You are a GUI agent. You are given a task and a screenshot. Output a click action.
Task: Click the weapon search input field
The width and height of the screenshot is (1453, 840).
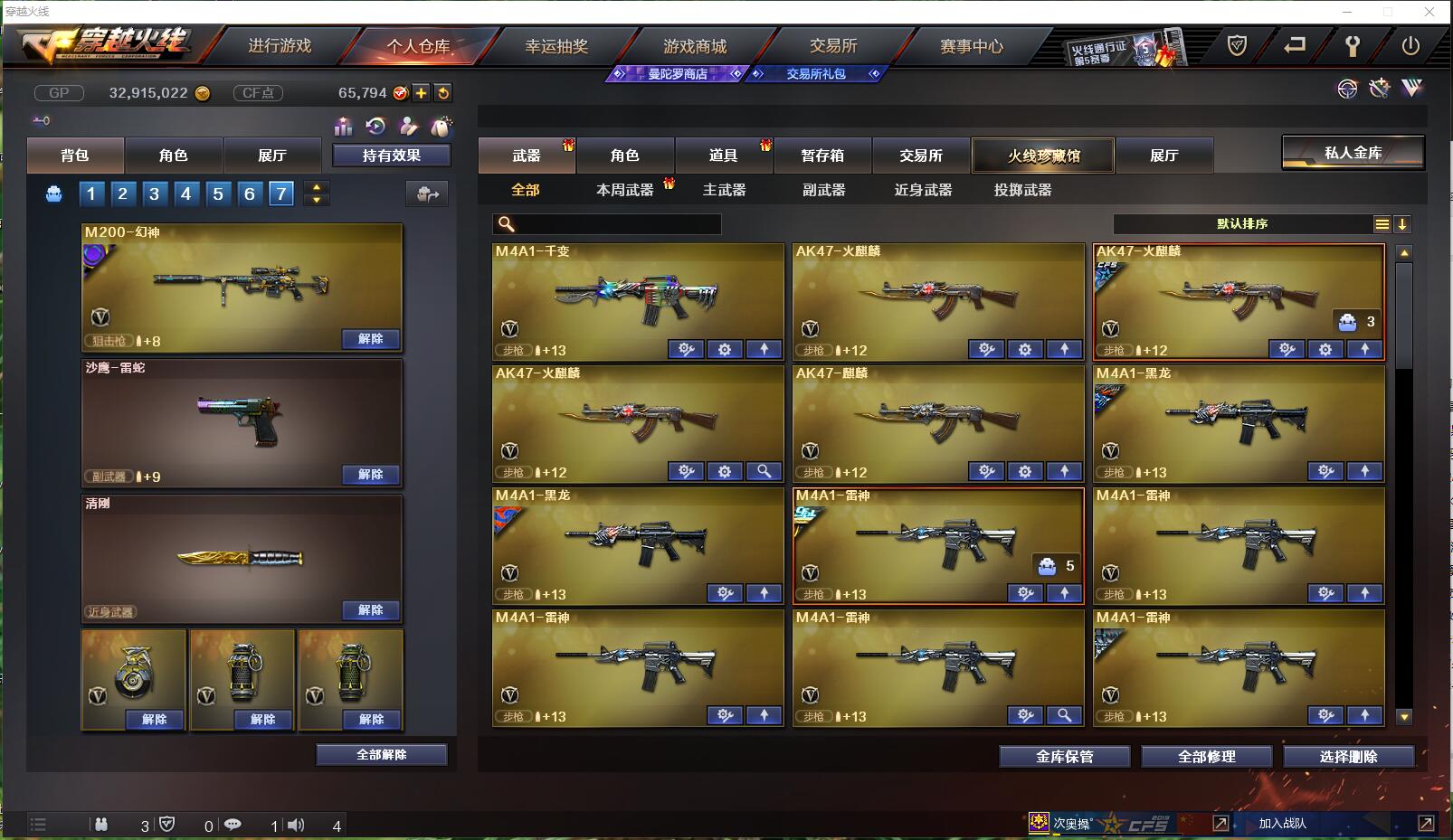click(606, 223)
